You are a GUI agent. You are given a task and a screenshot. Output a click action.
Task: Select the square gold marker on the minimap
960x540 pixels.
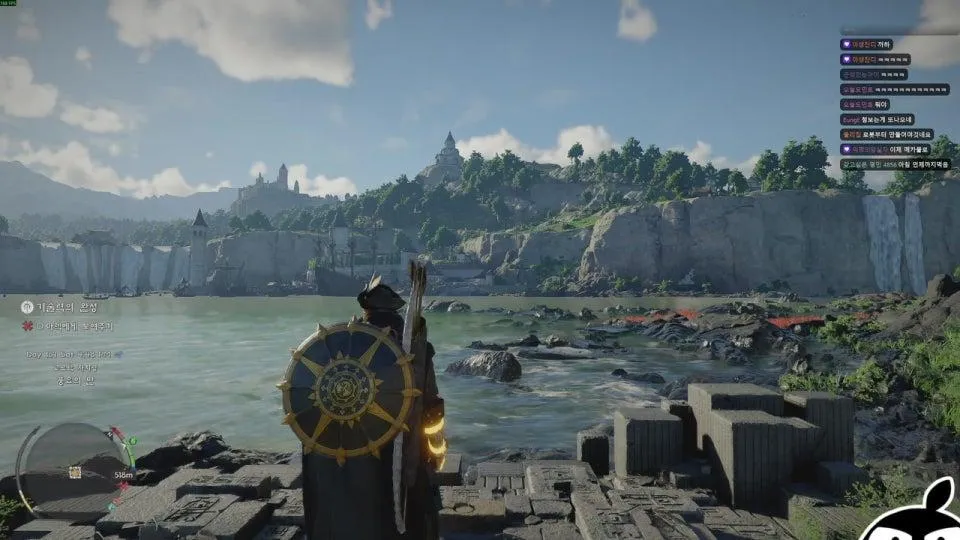75,472
